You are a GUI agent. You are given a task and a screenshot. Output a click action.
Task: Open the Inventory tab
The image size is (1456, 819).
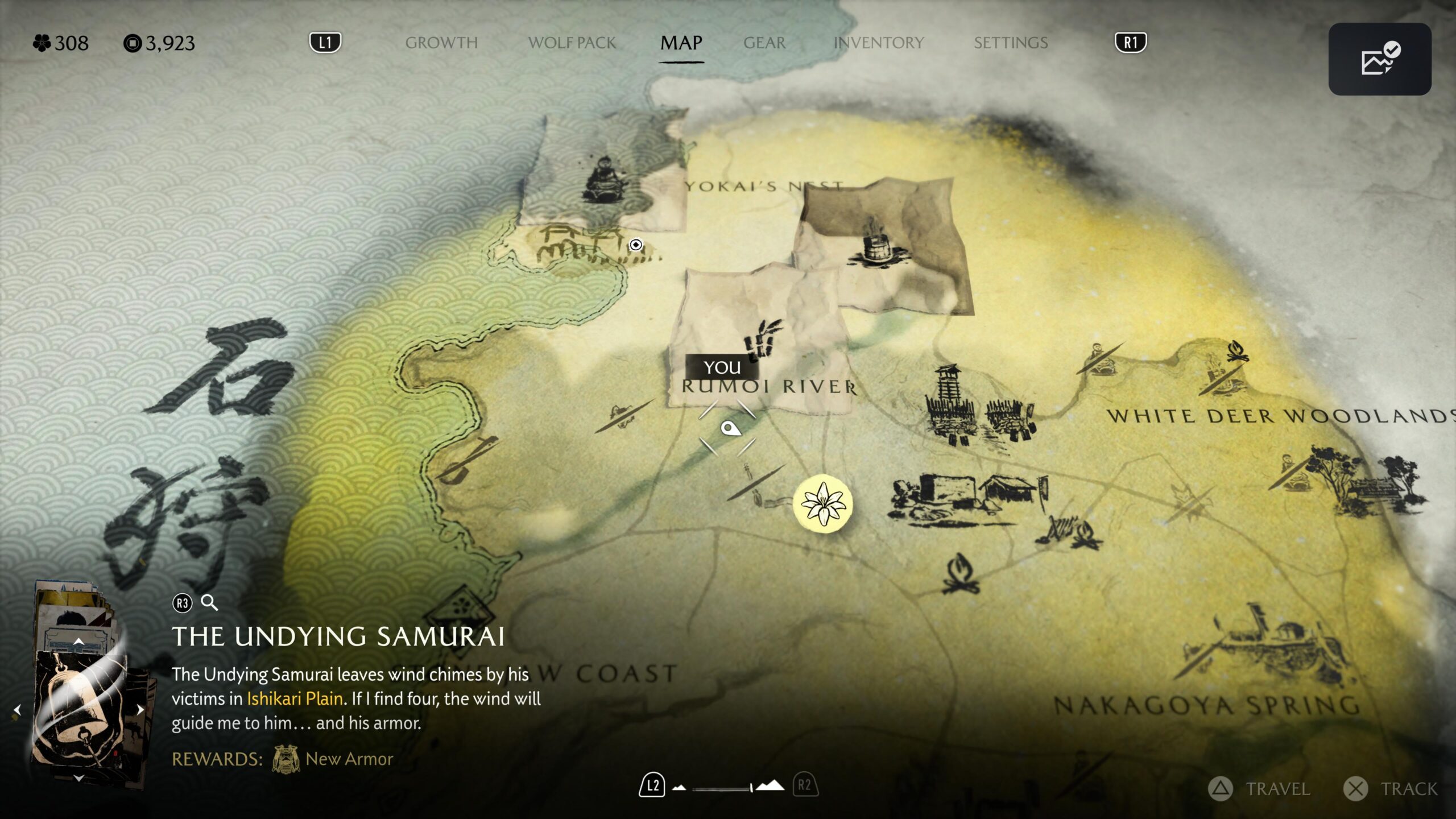(x=879, y=43)
